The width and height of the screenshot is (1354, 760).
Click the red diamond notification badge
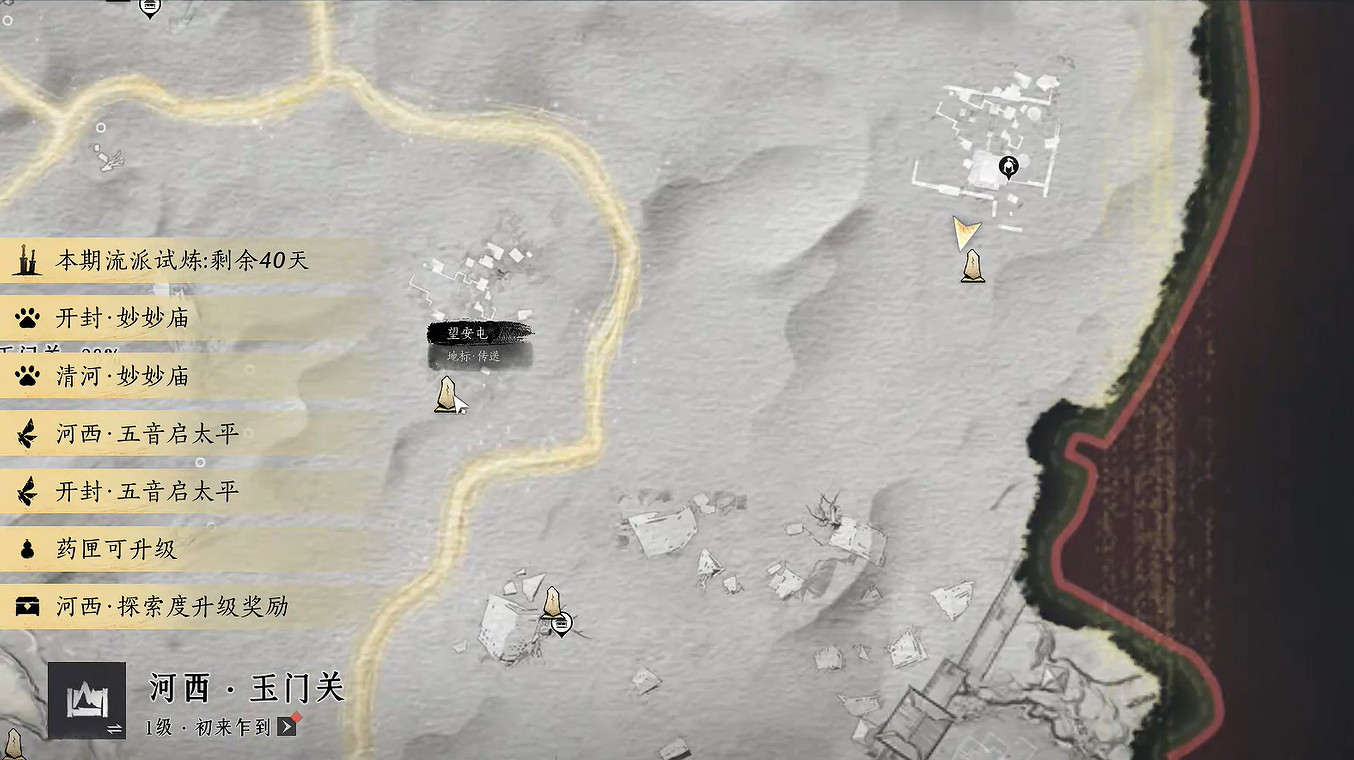(297, 717)
